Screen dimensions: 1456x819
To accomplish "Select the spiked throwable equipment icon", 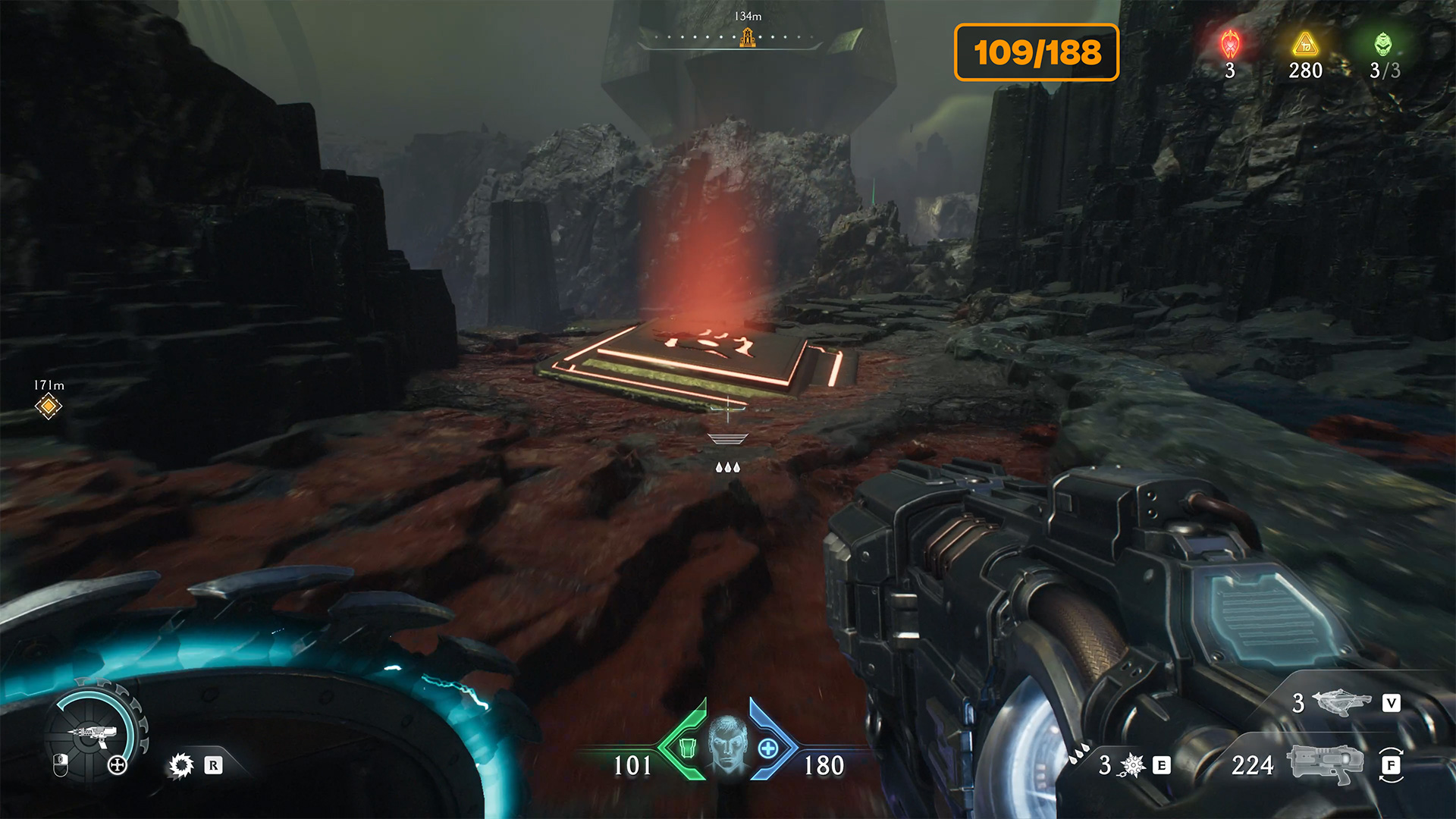I will (1132, 765).
